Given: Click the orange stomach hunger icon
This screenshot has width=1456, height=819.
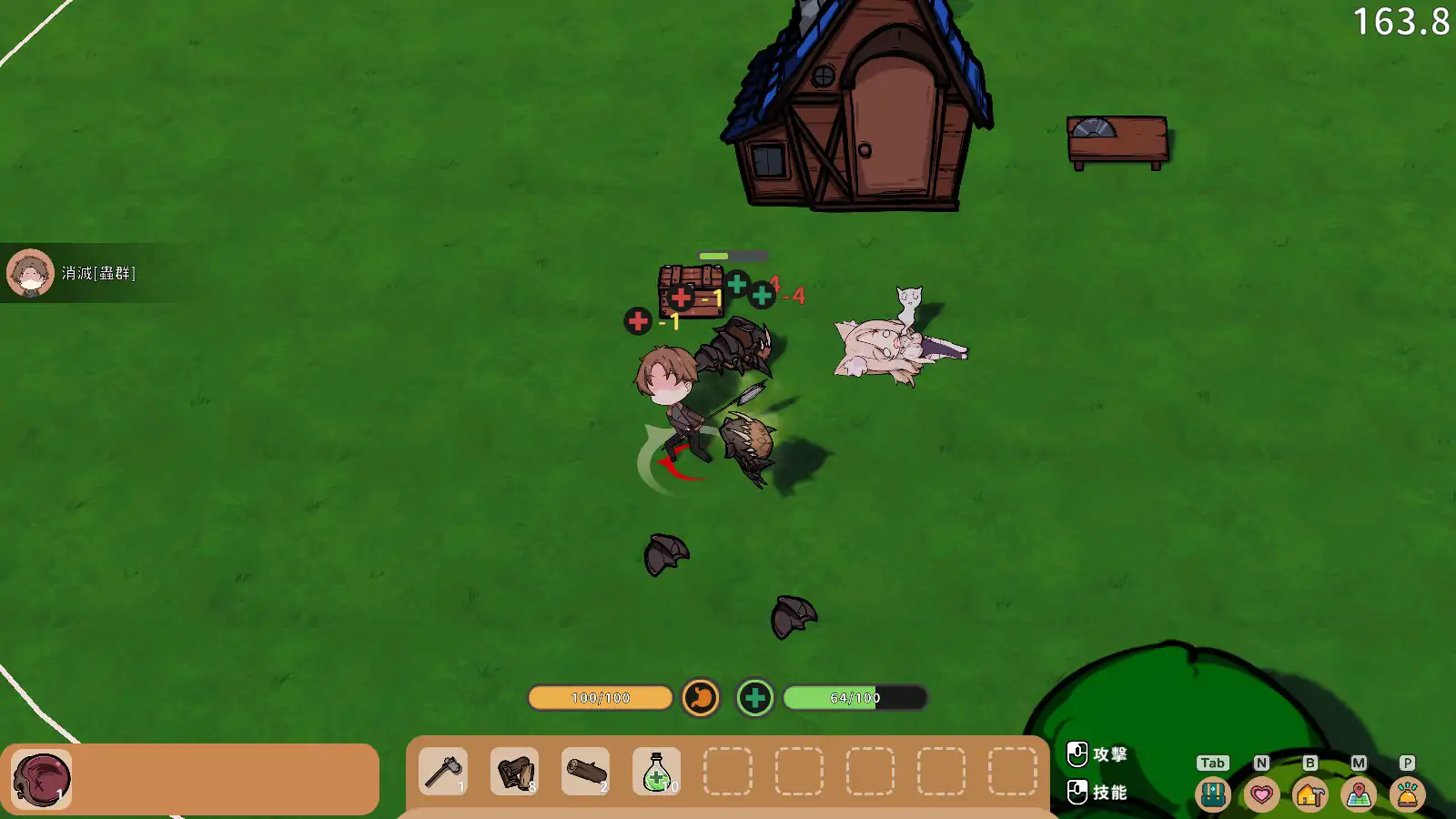Looking at the screenshot, I should [701, 698].
